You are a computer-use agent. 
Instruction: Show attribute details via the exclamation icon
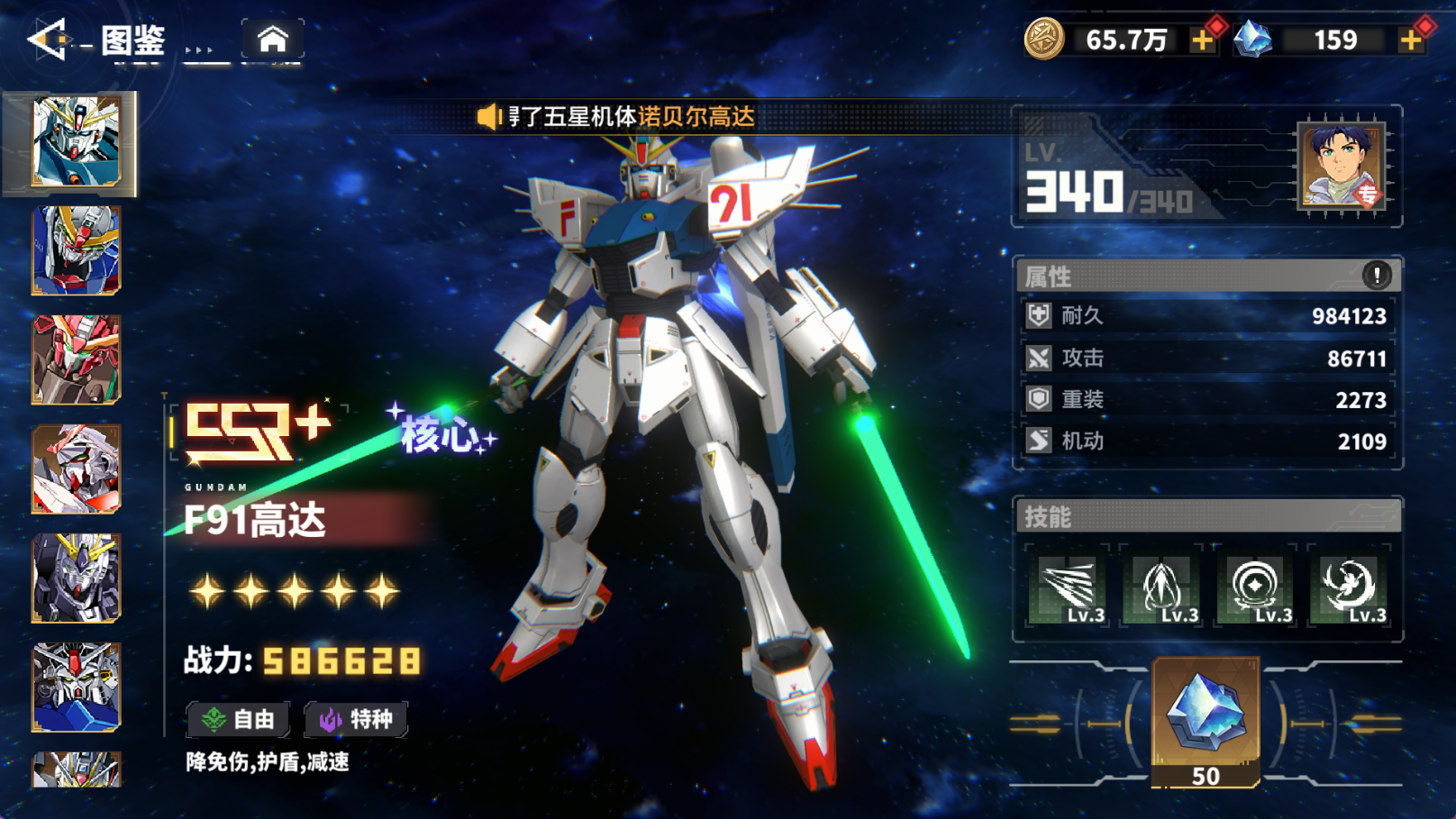click(1376, 275)
